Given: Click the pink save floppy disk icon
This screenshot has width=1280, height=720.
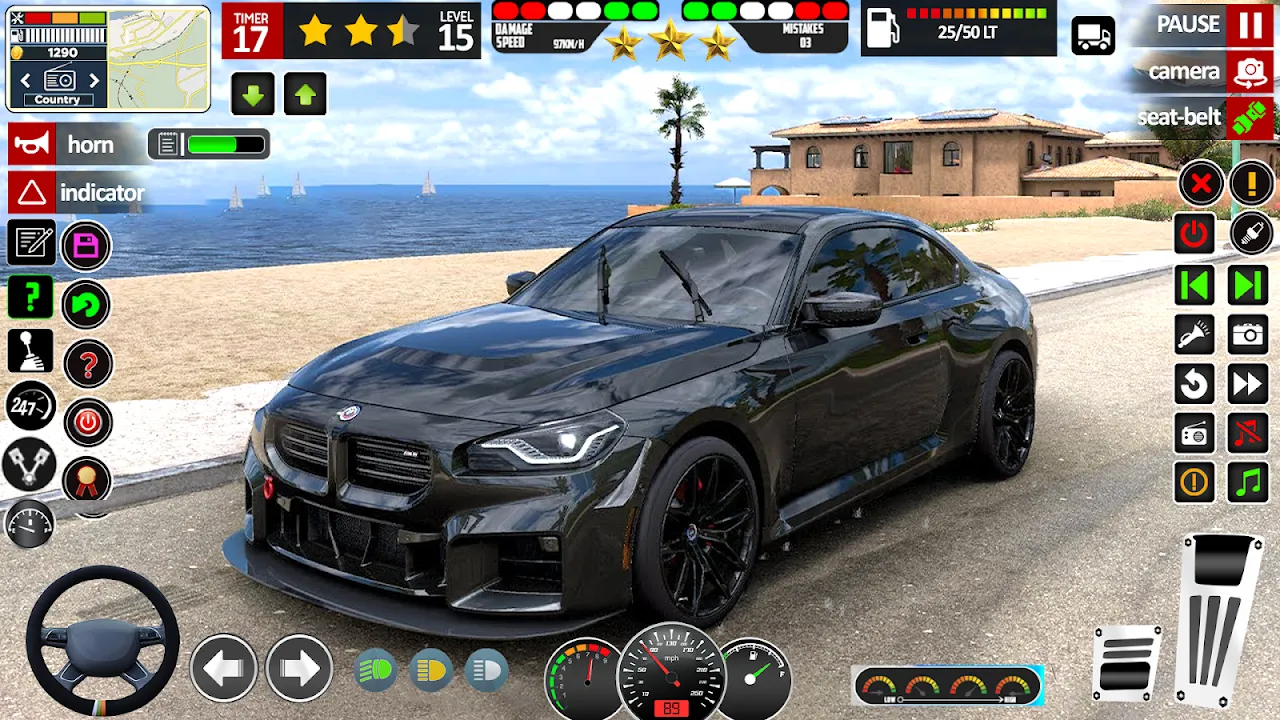Looking at the screenshot, I should click(86, 246).
